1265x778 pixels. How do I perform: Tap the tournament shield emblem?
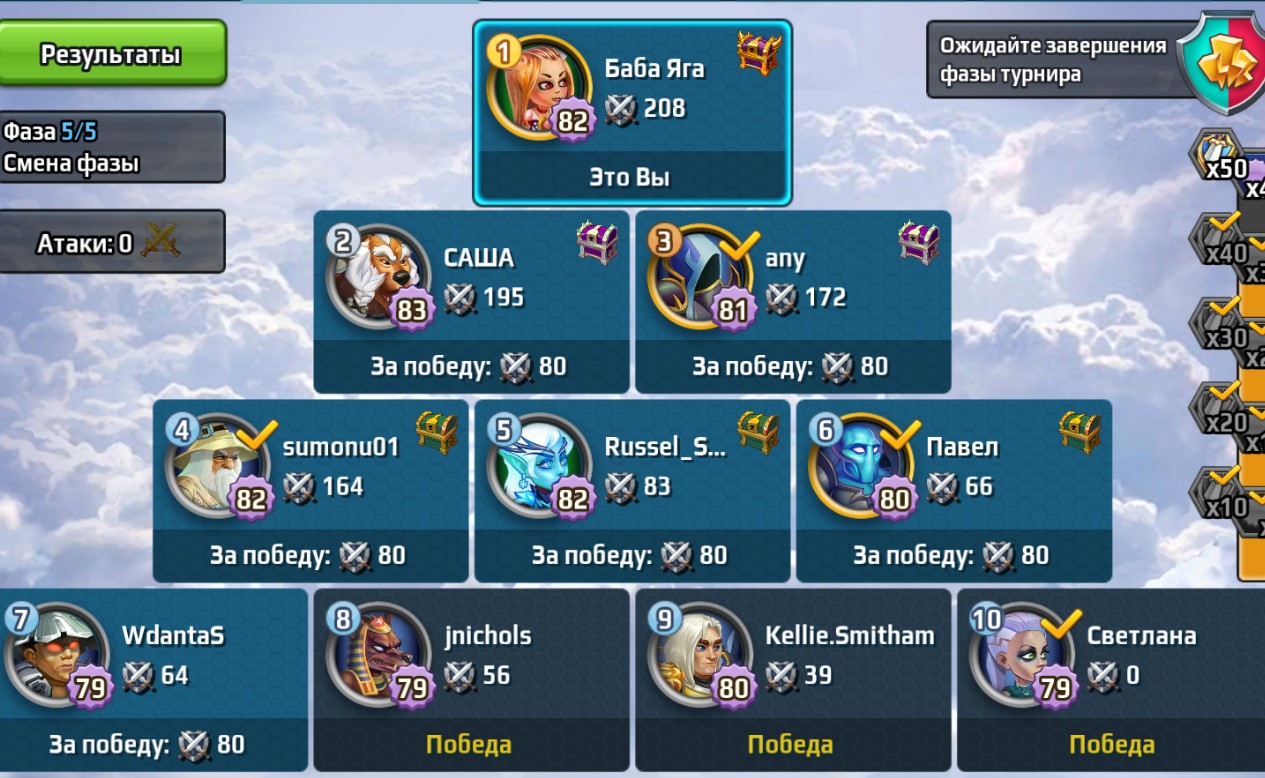[x=1224, y=64]
